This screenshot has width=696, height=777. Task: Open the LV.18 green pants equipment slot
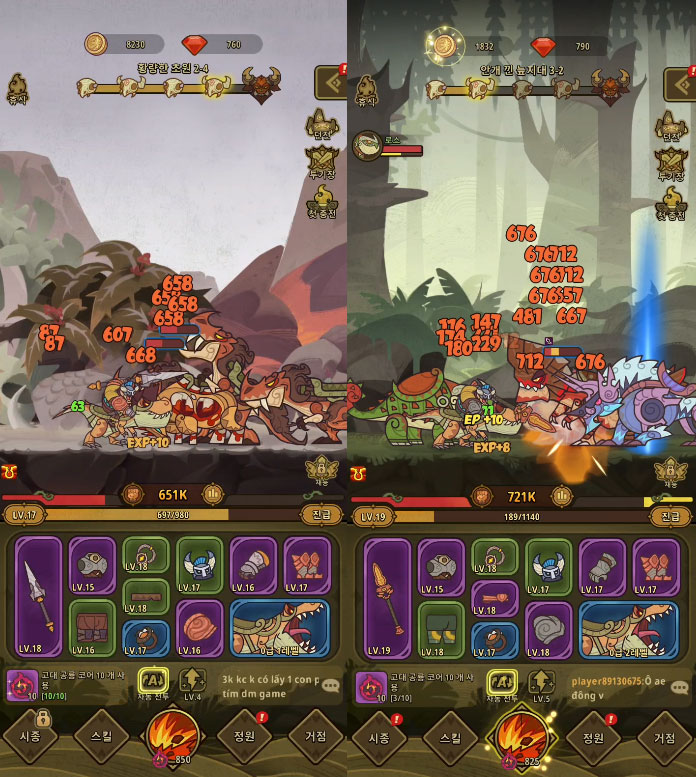[x=441, y=628]
